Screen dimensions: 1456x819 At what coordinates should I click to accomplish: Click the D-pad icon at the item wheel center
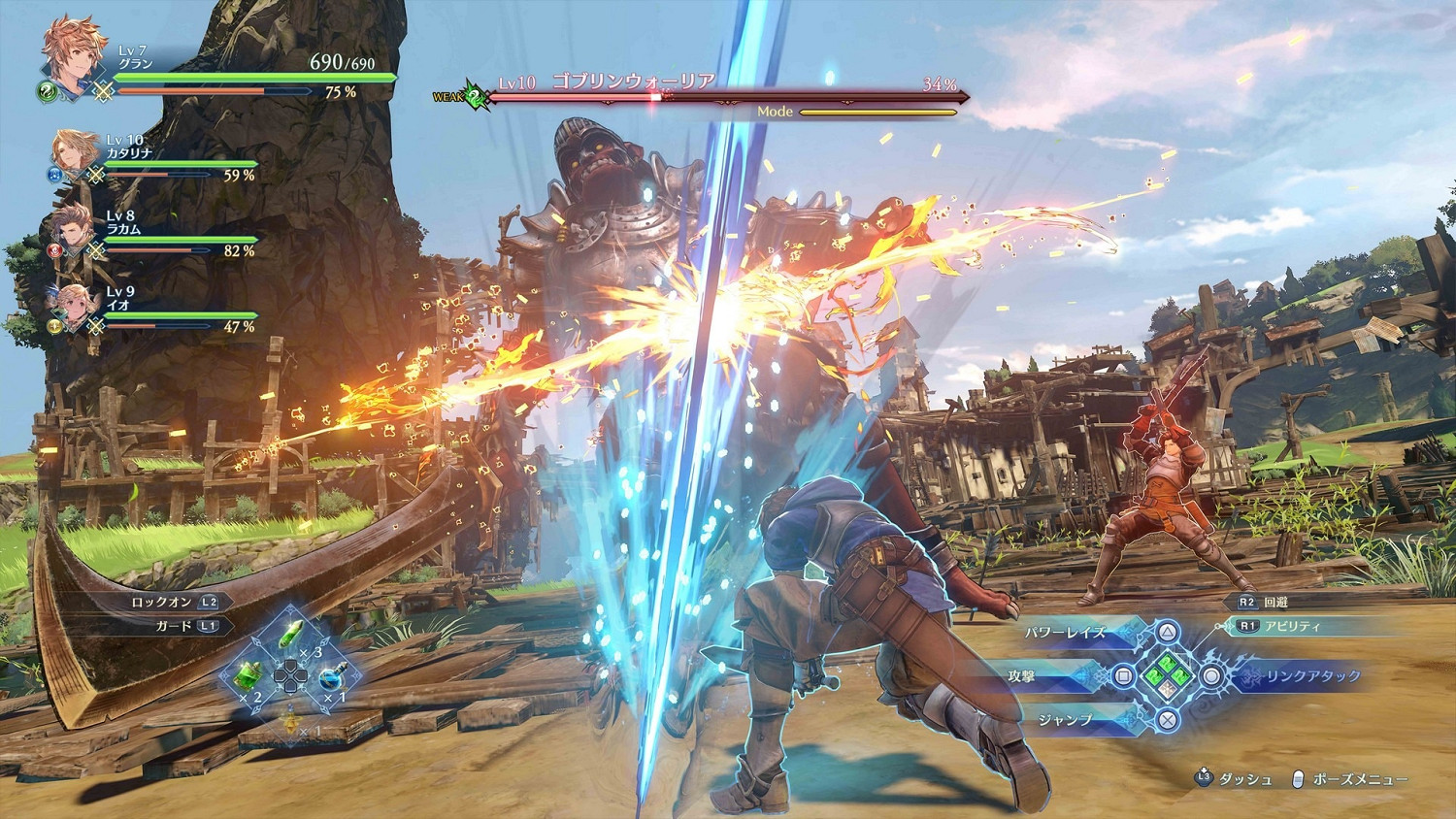click(x=289, y=676)
